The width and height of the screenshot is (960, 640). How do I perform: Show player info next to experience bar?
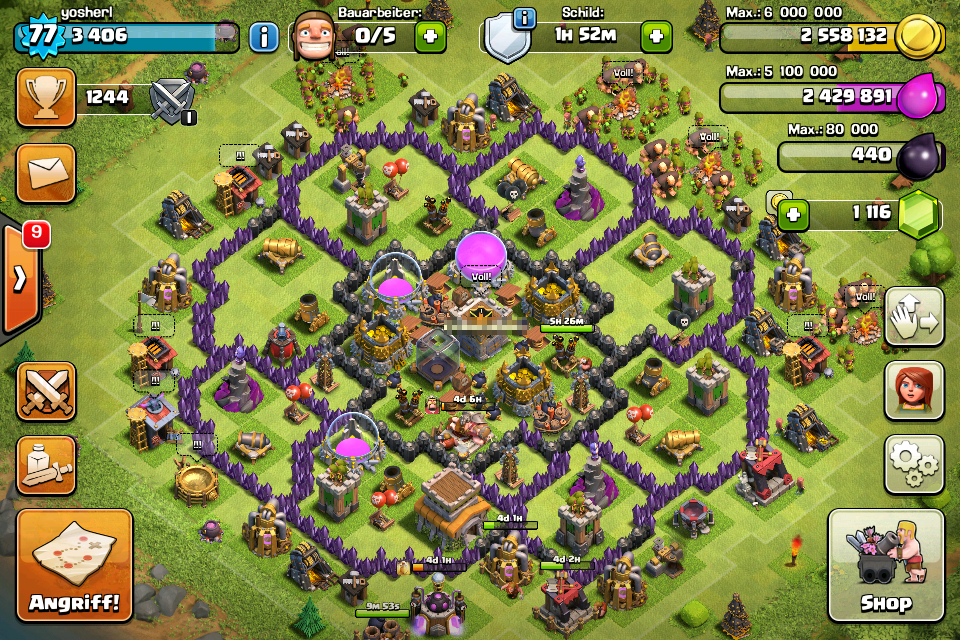pyautogui.click(x=263, y=37)
